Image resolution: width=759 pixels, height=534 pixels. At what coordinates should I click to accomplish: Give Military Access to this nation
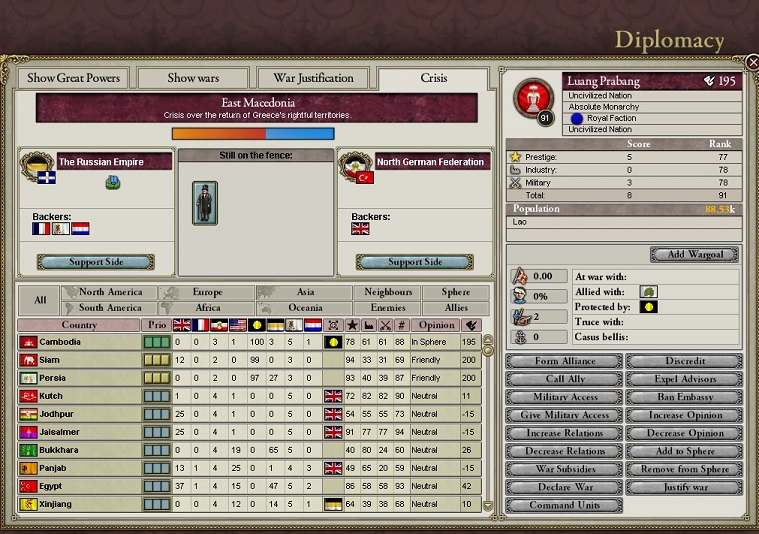tap(565, 415)
